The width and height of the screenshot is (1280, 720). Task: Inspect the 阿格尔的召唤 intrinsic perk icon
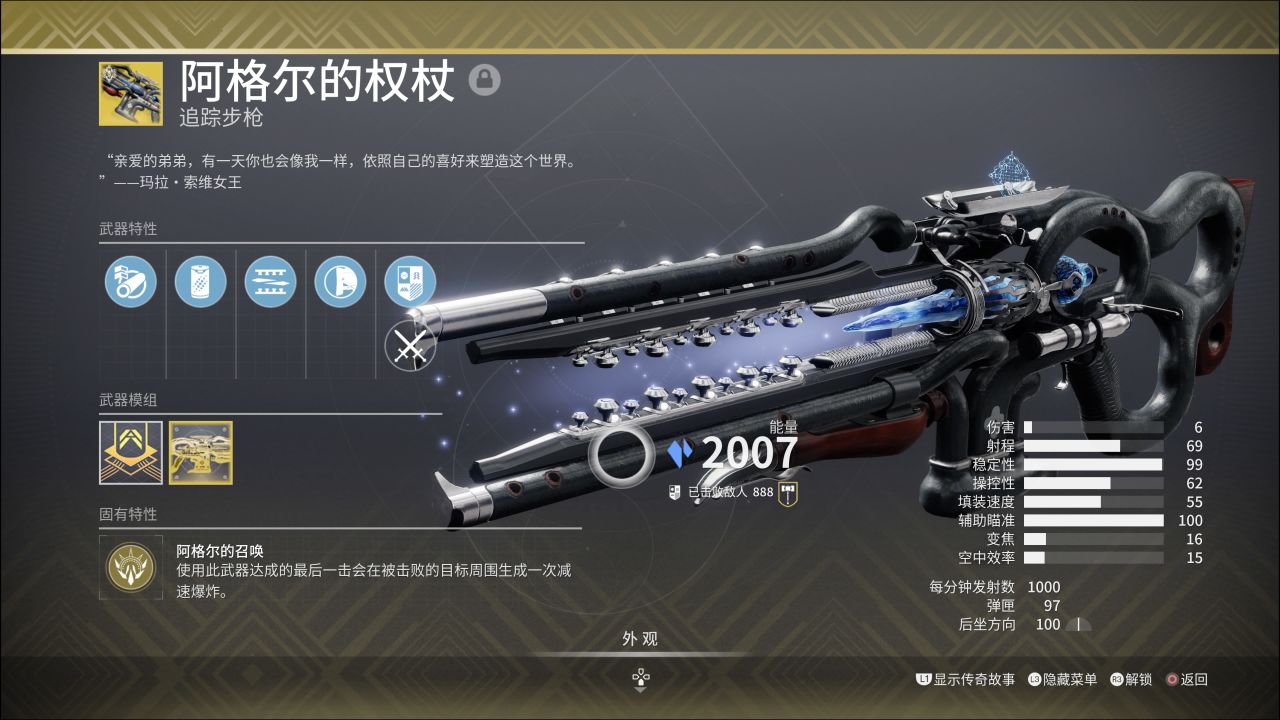(x=131, y=567)
